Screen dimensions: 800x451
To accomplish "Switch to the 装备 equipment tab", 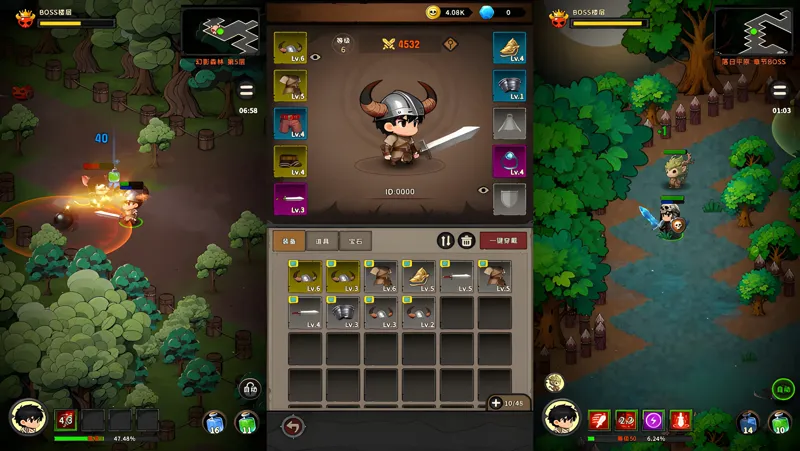I will [x=288, y=240].
